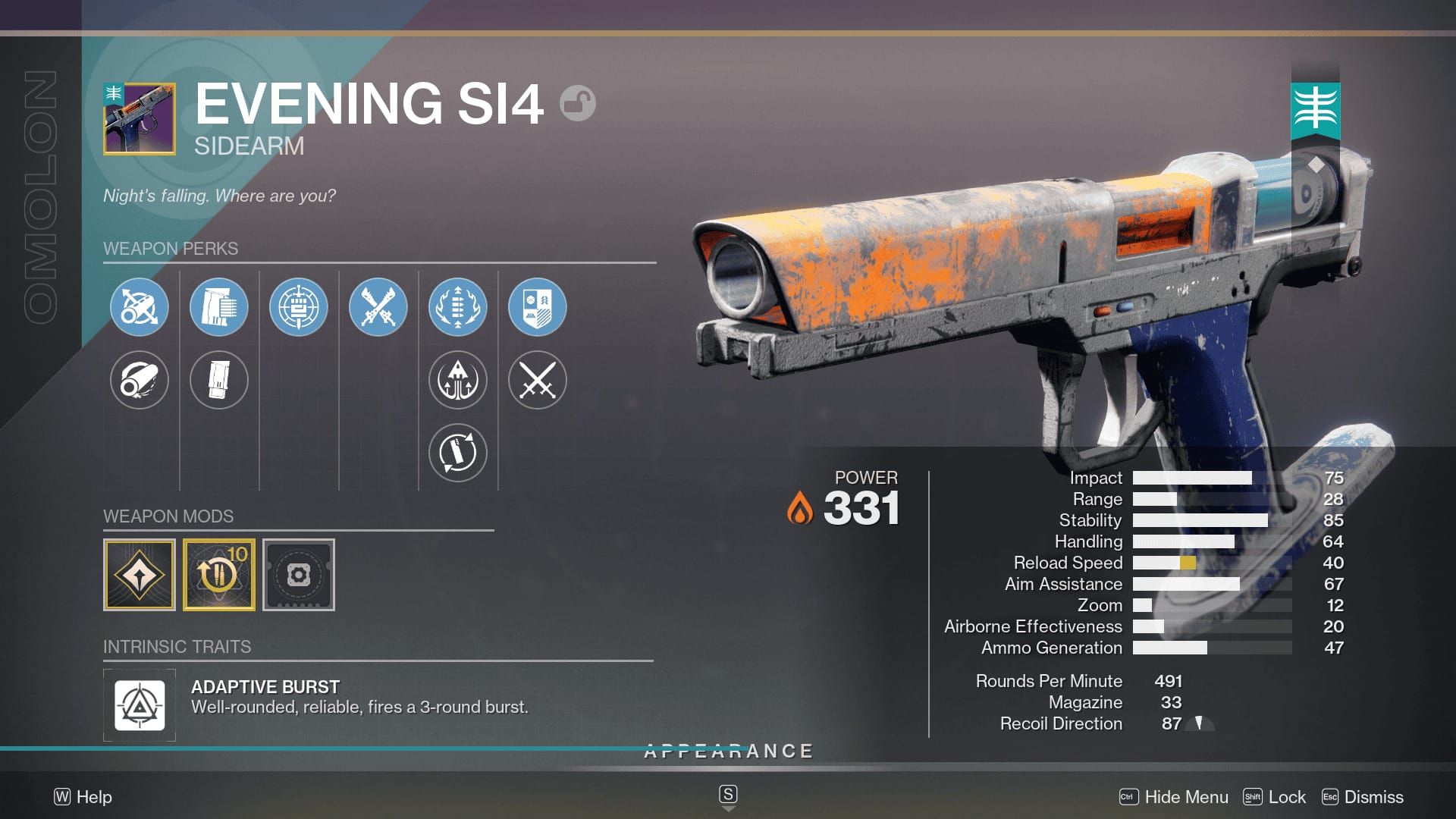
Task: Choose the unselected crossed swords perk
Action: (538, 380)
